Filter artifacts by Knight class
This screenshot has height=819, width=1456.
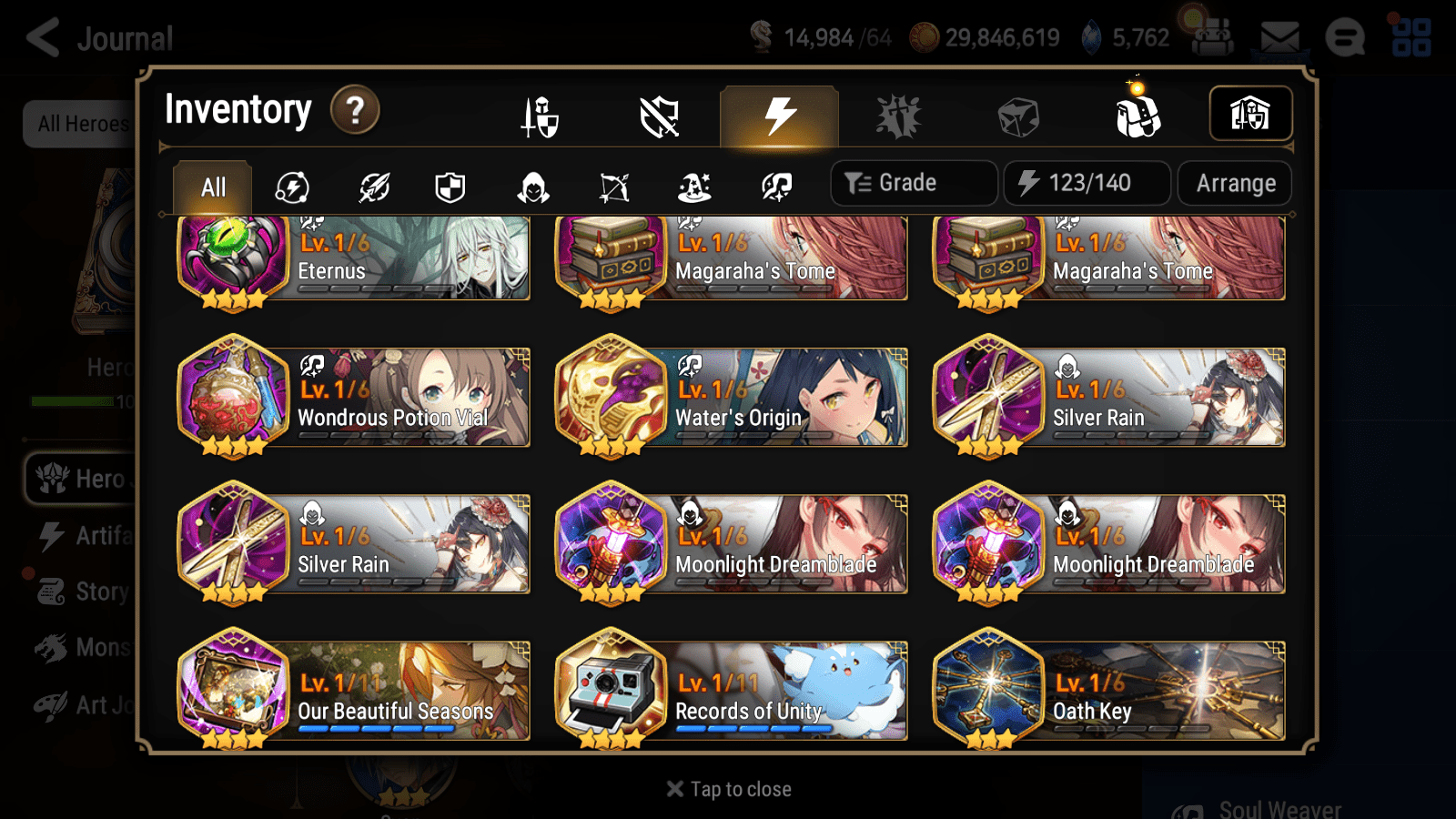tap(450, 187)
